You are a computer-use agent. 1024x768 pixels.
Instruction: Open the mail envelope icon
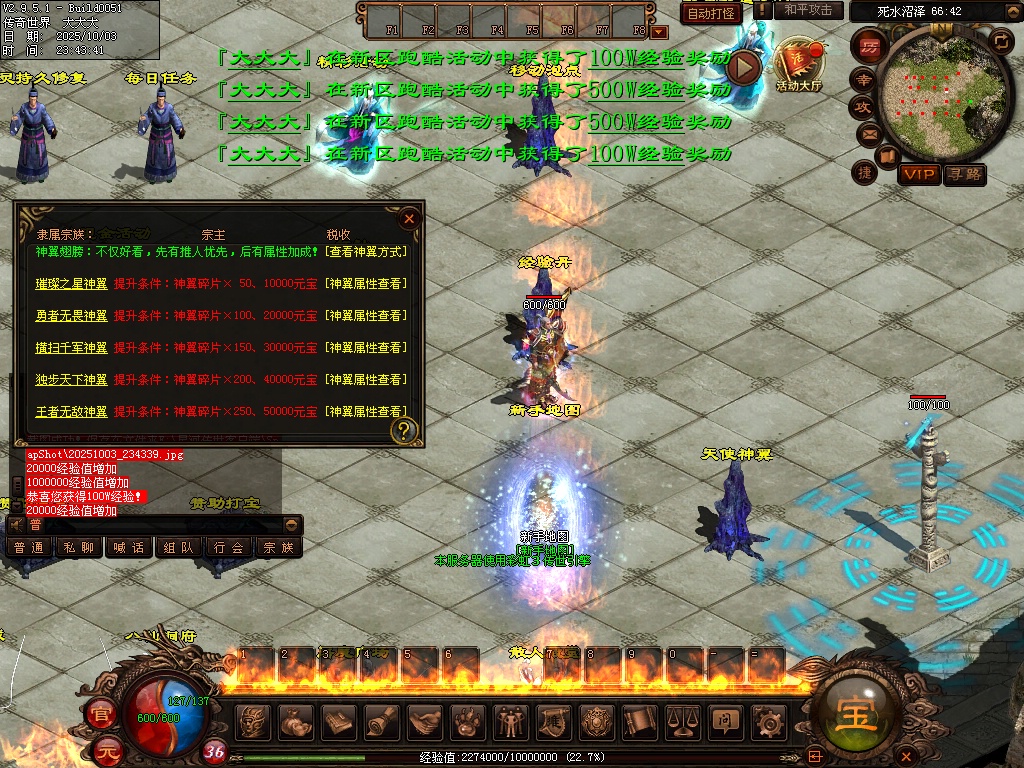(x=868, y=133)
